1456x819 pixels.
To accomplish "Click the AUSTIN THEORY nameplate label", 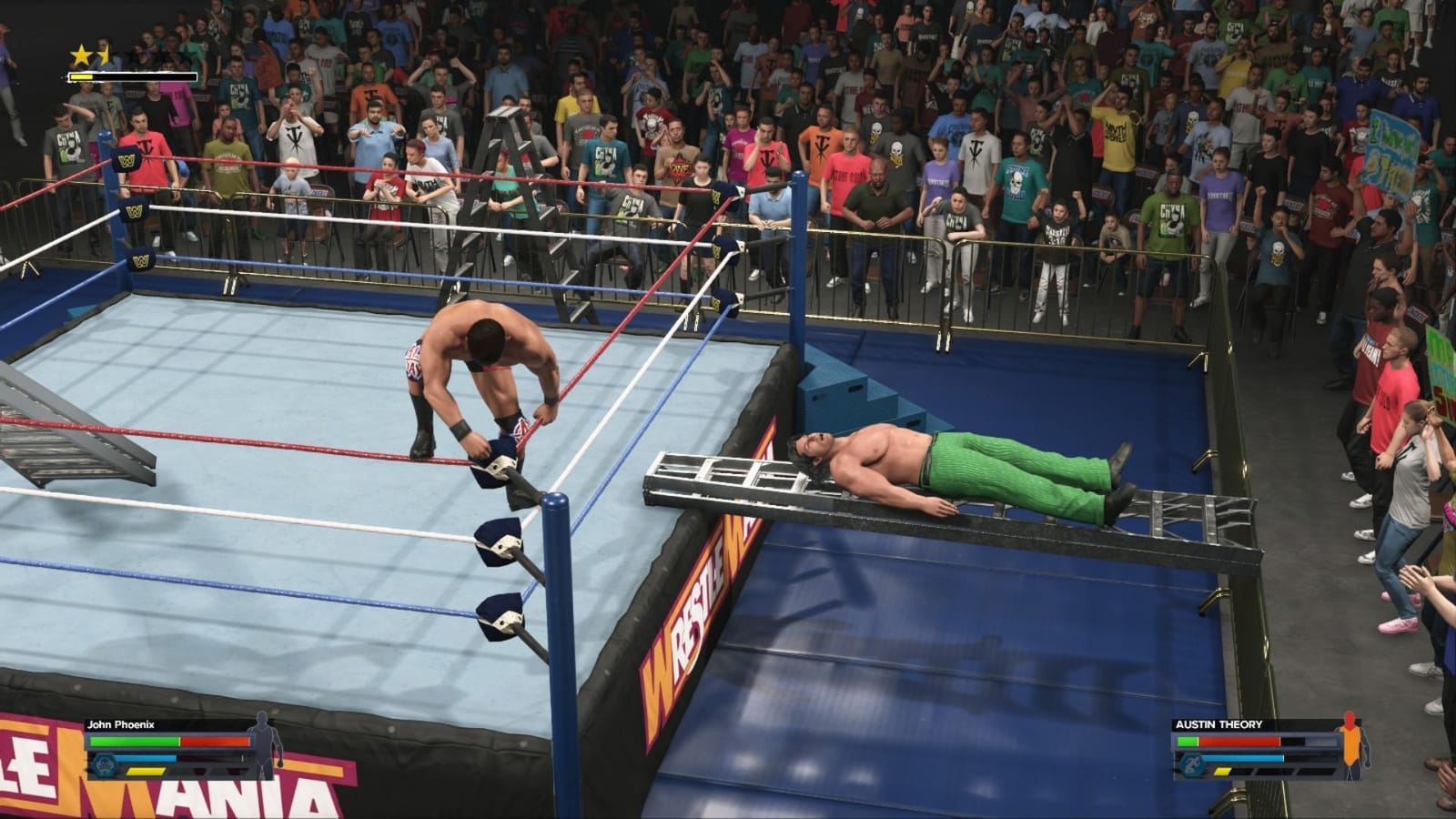I will click(1219, 723).
